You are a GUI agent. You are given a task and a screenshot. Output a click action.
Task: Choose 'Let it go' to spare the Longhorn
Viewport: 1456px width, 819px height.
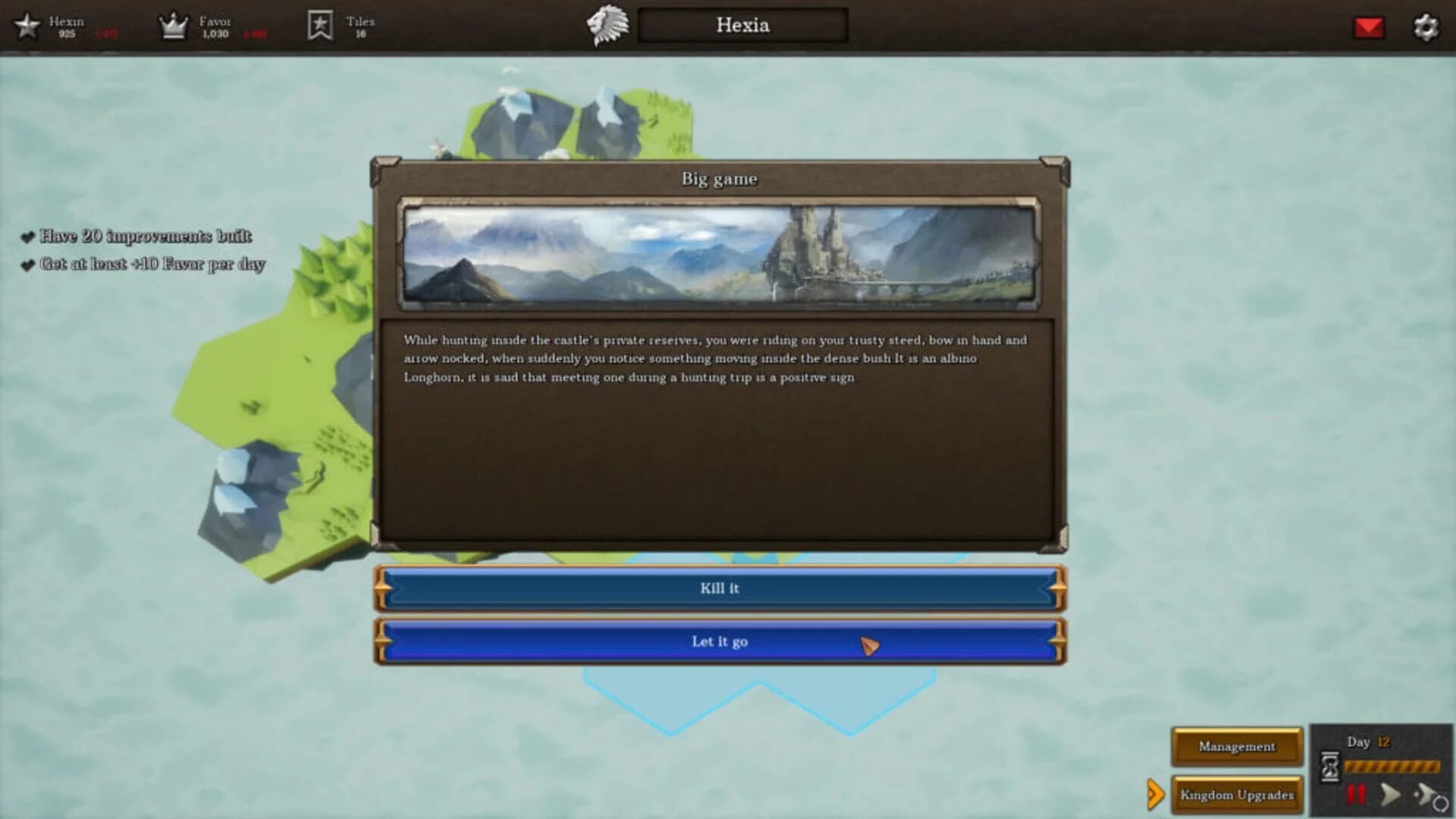tap(719, 641)
